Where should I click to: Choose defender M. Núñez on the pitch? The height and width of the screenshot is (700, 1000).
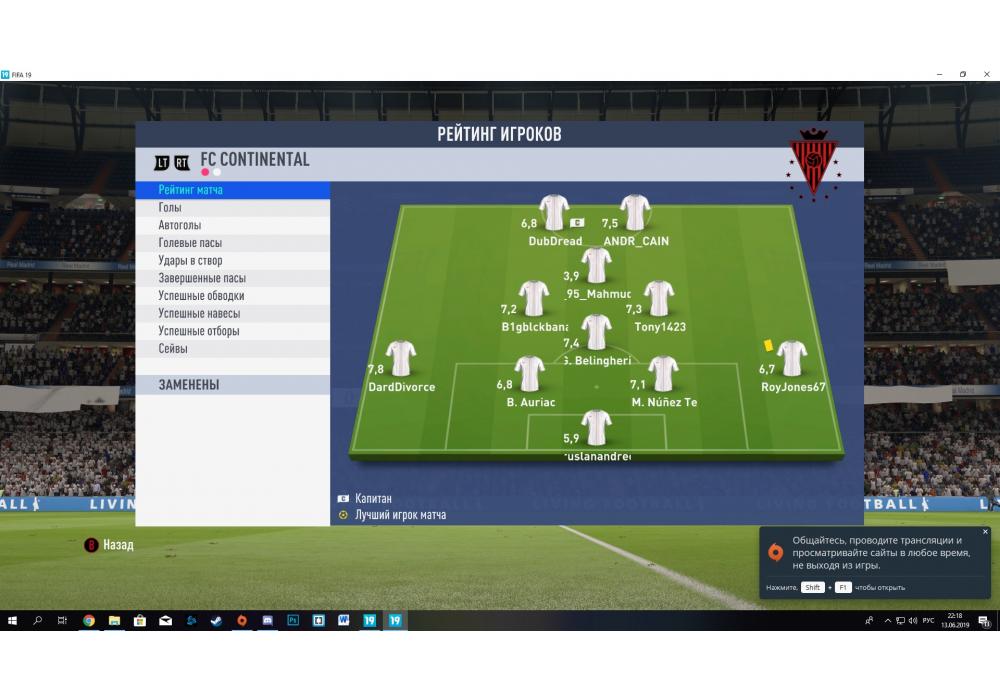(x=663, y=374)
